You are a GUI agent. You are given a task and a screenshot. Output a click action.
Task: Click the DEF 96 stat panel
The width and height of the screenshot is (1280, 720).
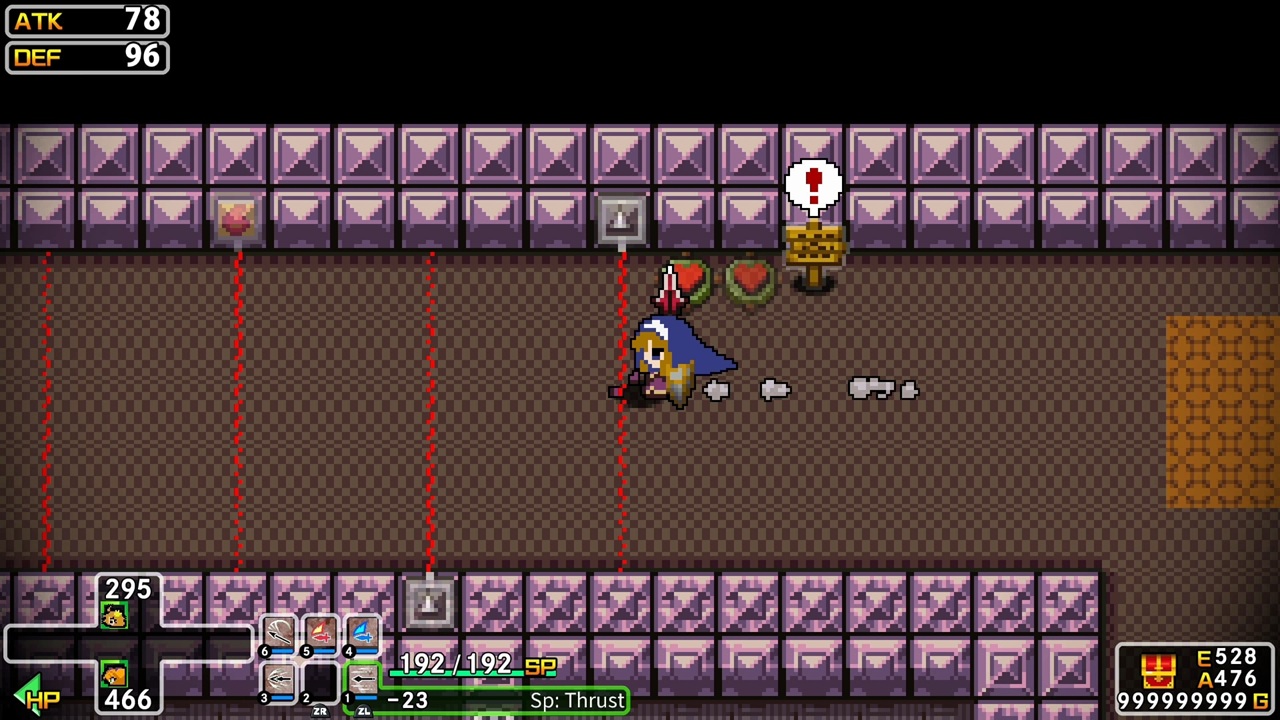tap(85, 57)
